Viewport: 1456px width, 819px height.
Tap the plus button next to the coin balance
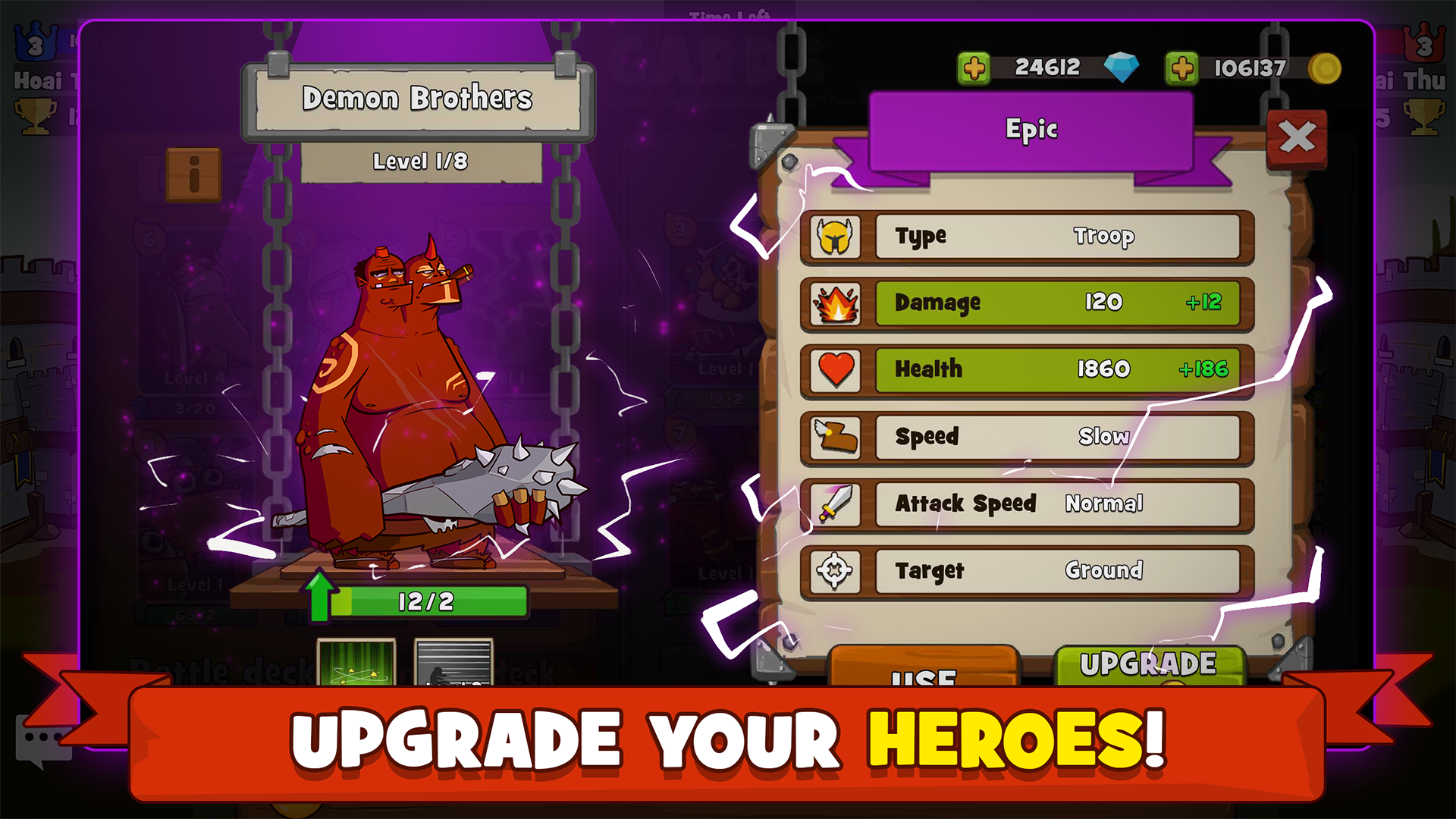pos(1181,67)
